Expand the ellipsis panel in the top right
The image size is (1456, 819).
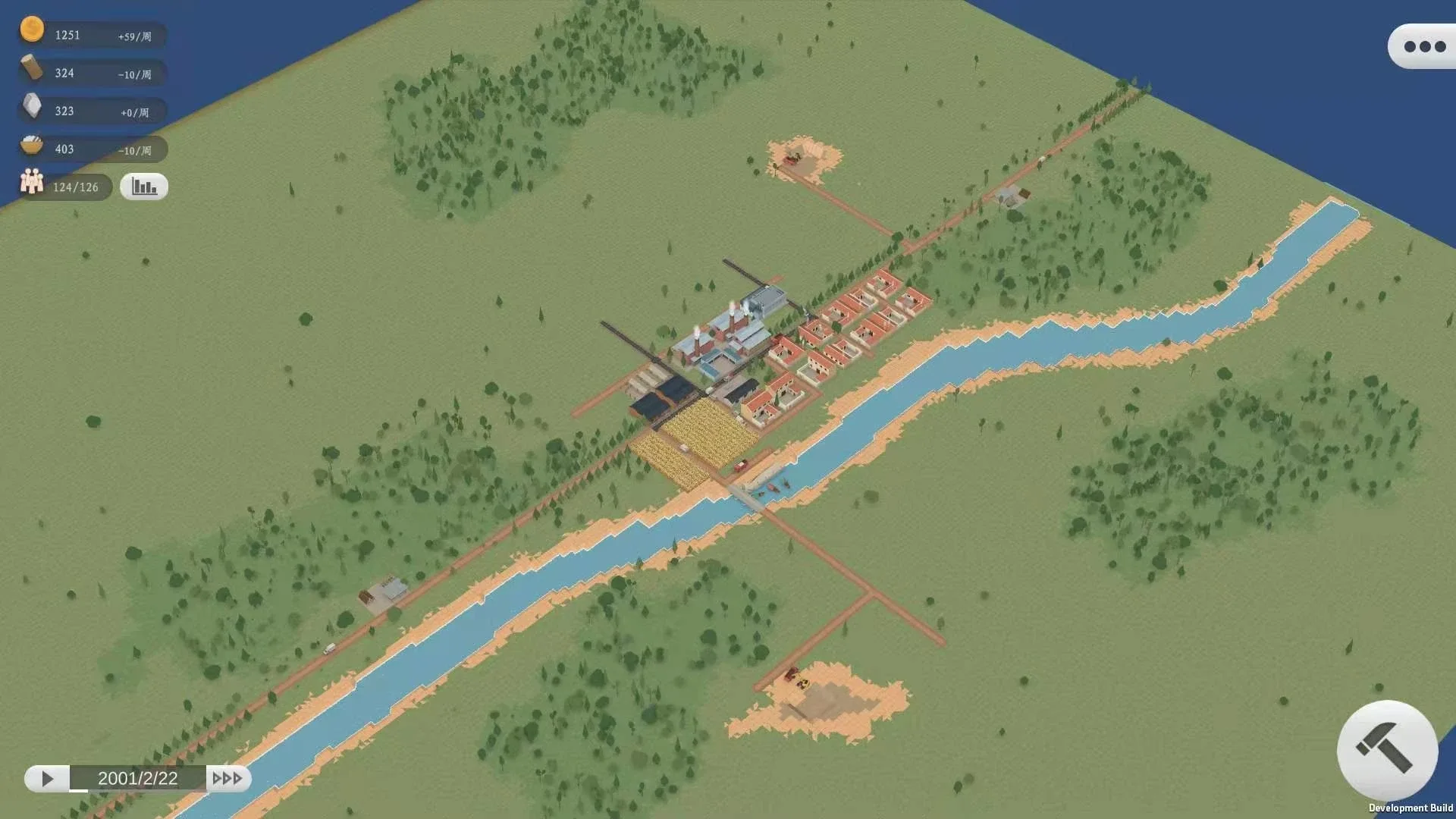[1422, 45]
